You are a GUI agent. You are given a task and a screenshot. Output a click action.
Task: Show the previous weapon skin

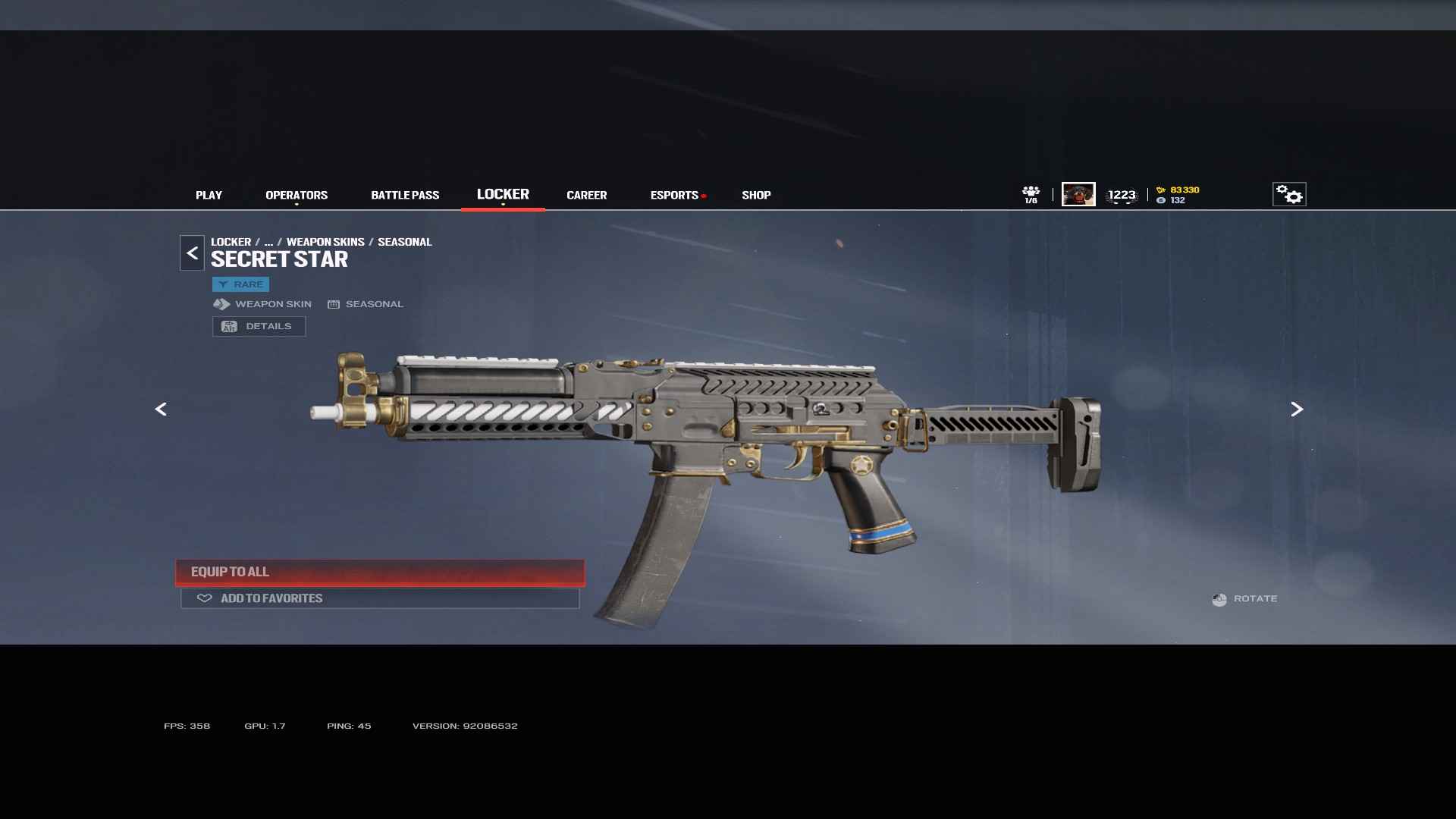(x=161, y=409)
